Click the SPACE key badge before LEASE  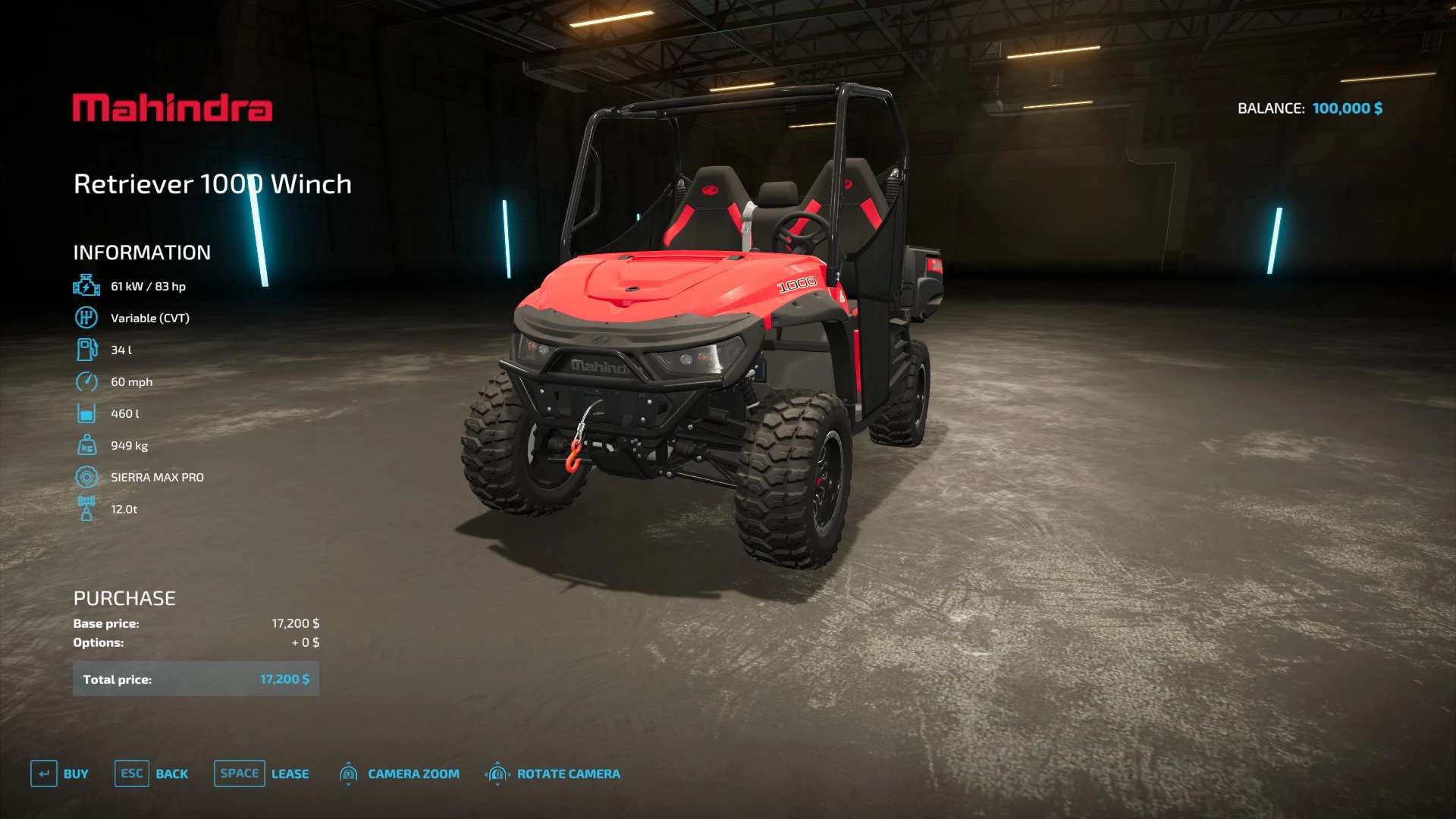pyautogui.click(x=239, y=773)
